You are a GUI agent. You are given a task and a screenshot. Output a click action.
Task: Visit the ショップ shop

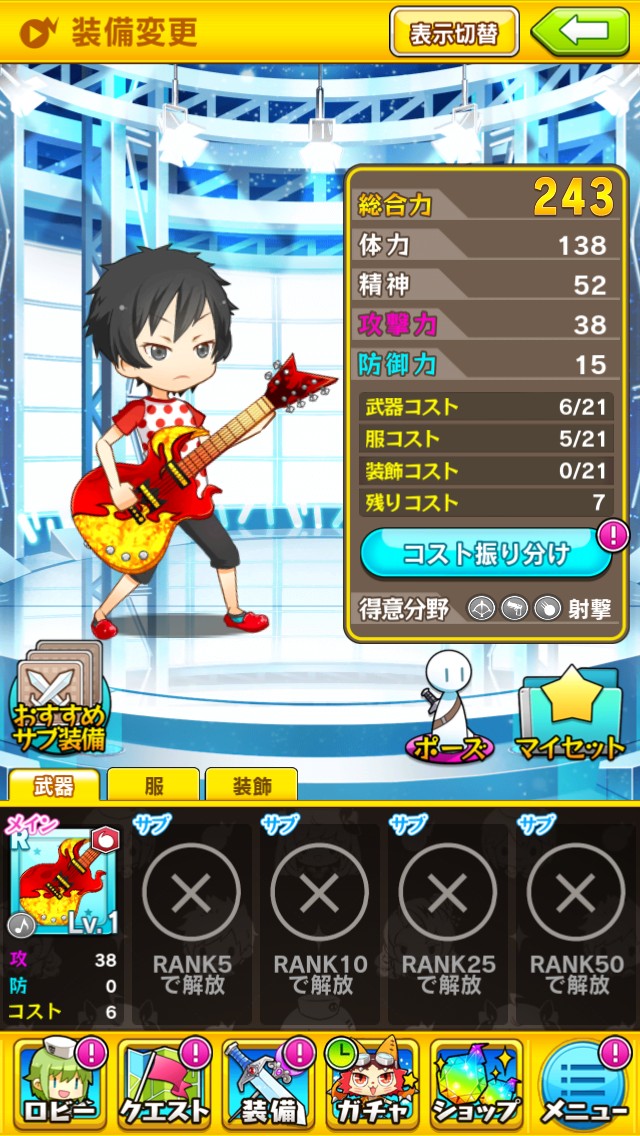click(x=477, y=1084)
